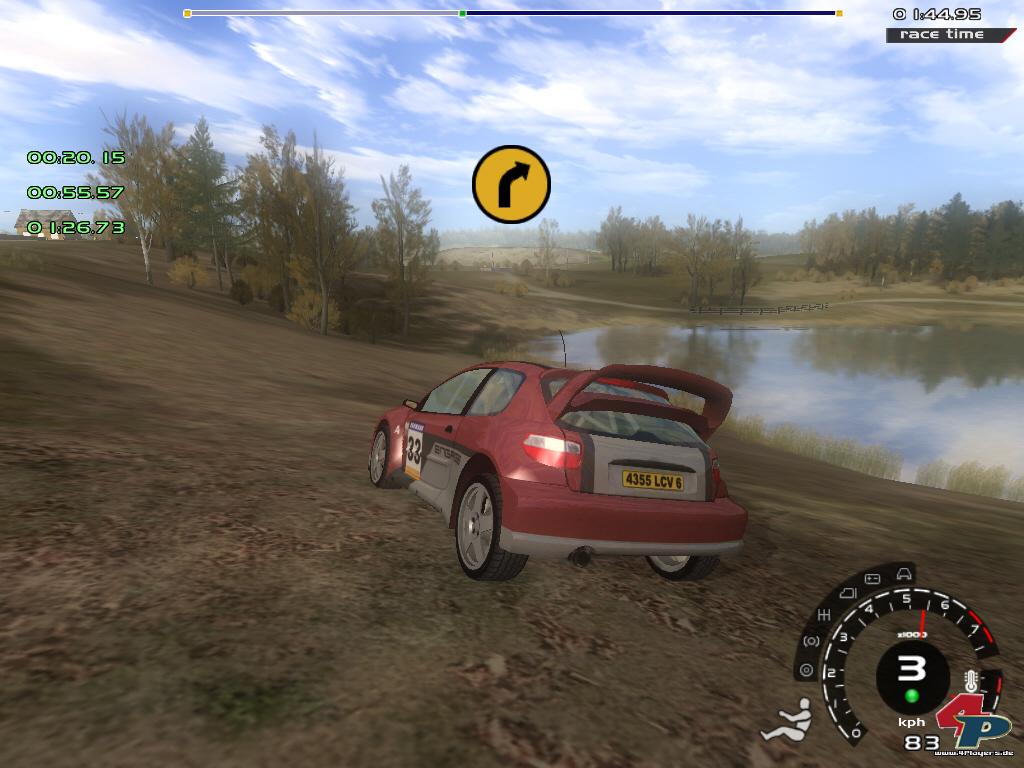Select the battery damage indicator icon

point(870,578)
